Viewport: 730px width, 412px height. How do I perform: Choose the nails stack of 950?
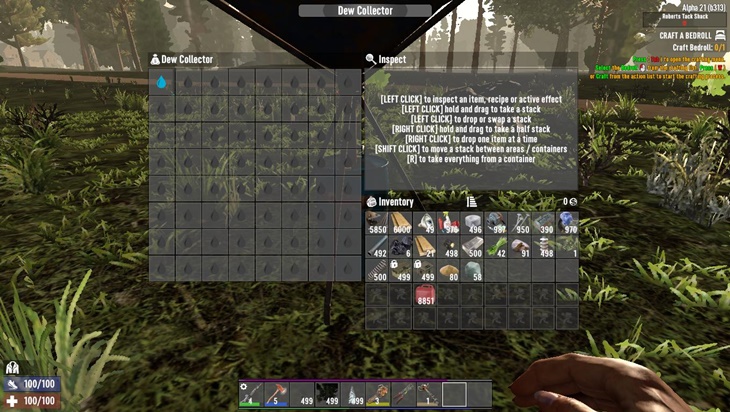point(521,222)
